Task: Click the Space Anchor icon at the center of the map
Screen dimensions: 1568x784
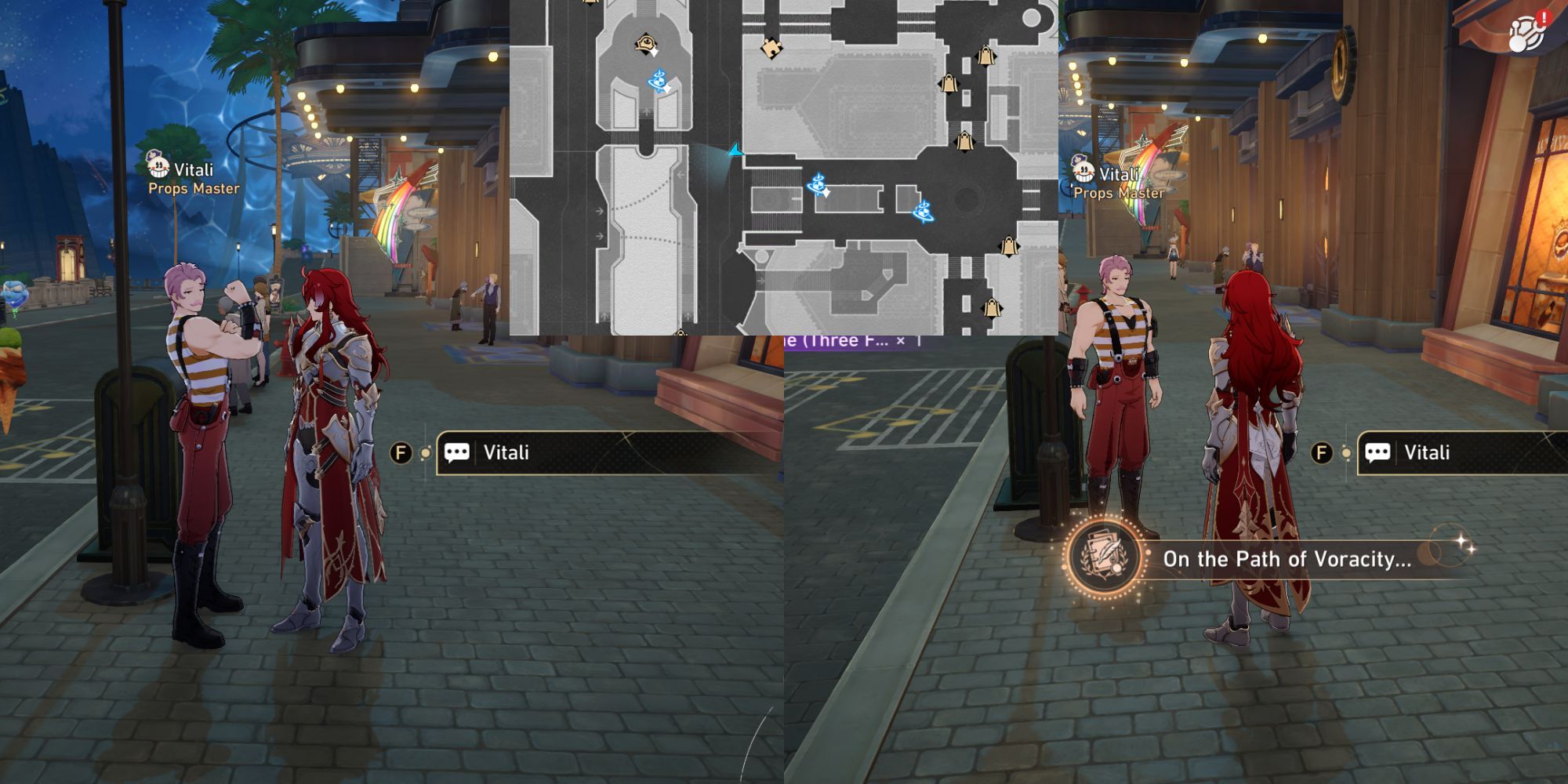Action: [818, 184]
